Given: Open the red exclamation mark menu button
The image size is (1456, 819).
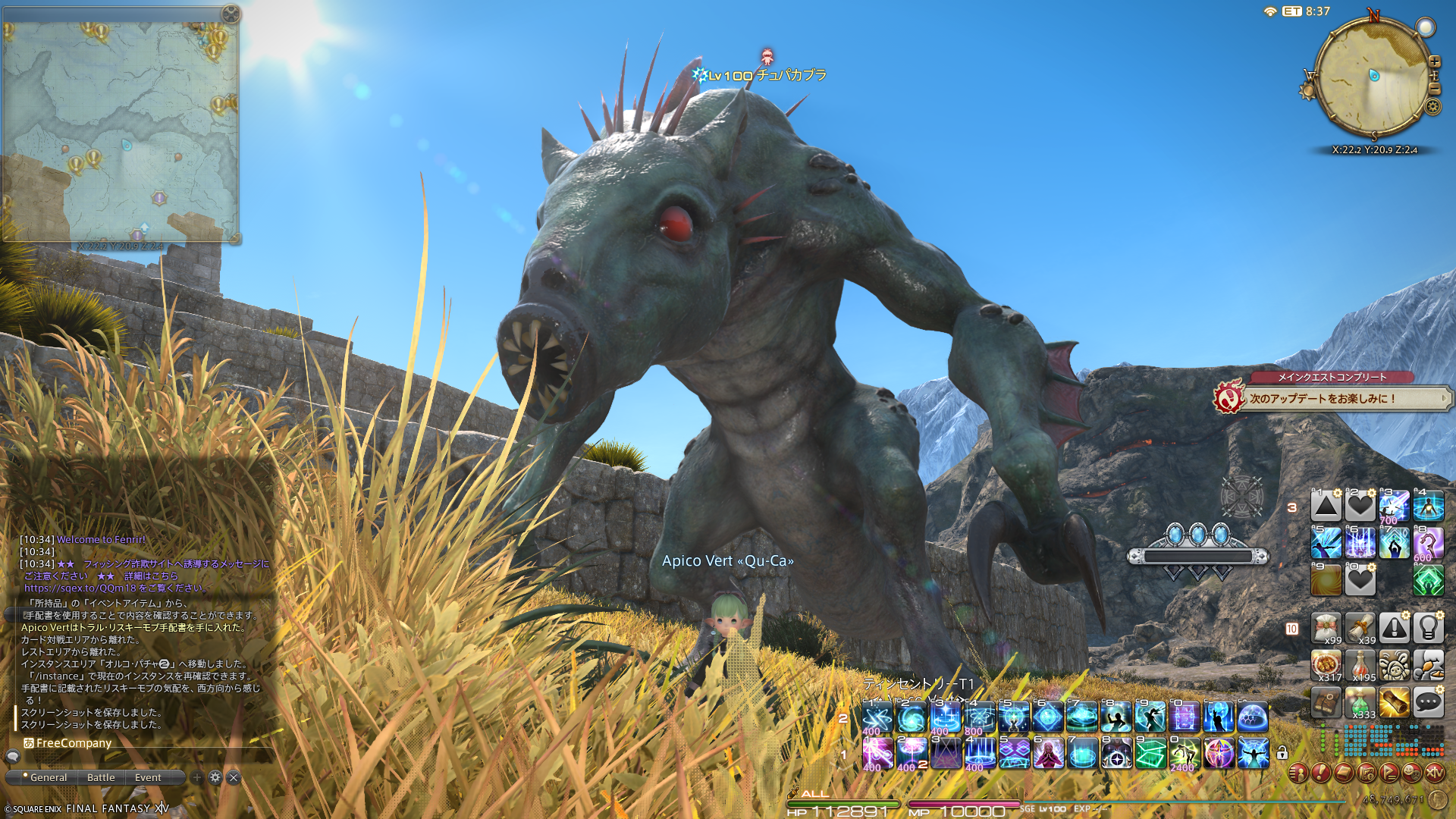Looking at the screenshot, I should (1321, 773).
